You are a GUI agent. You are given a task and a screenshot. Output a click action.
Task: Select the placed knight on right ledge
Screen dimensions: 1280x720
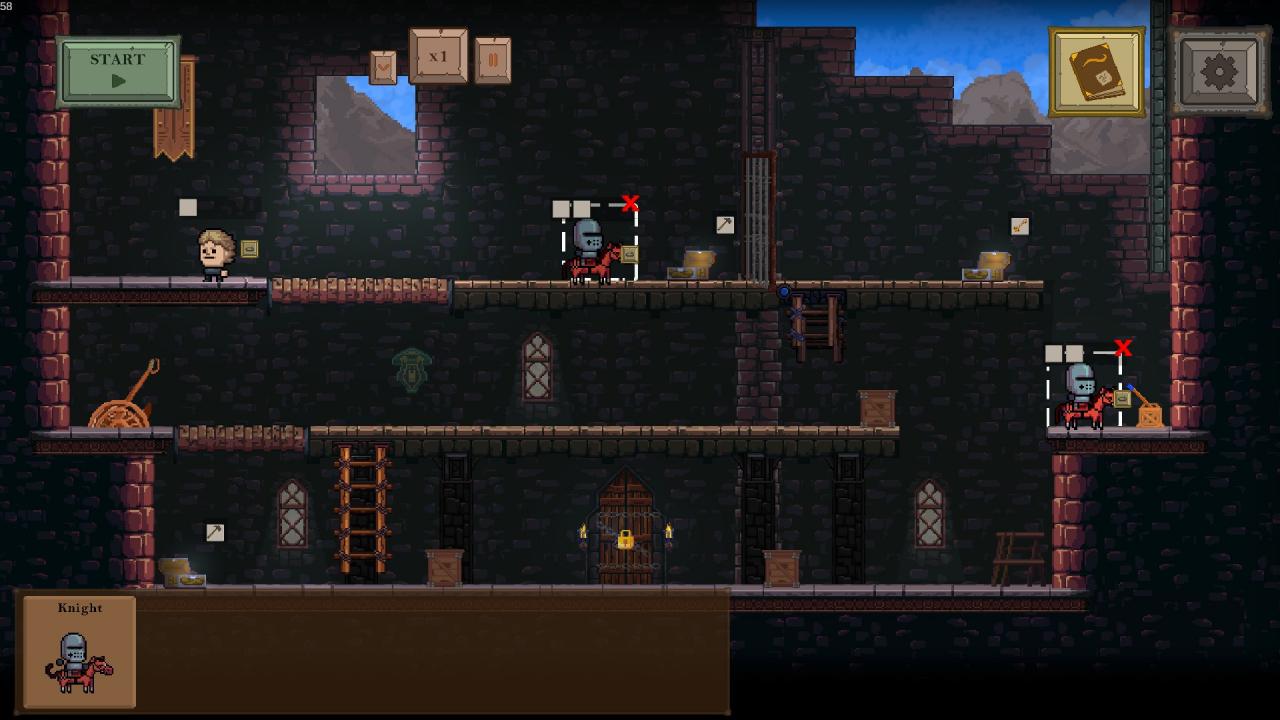click(1081, 397)
